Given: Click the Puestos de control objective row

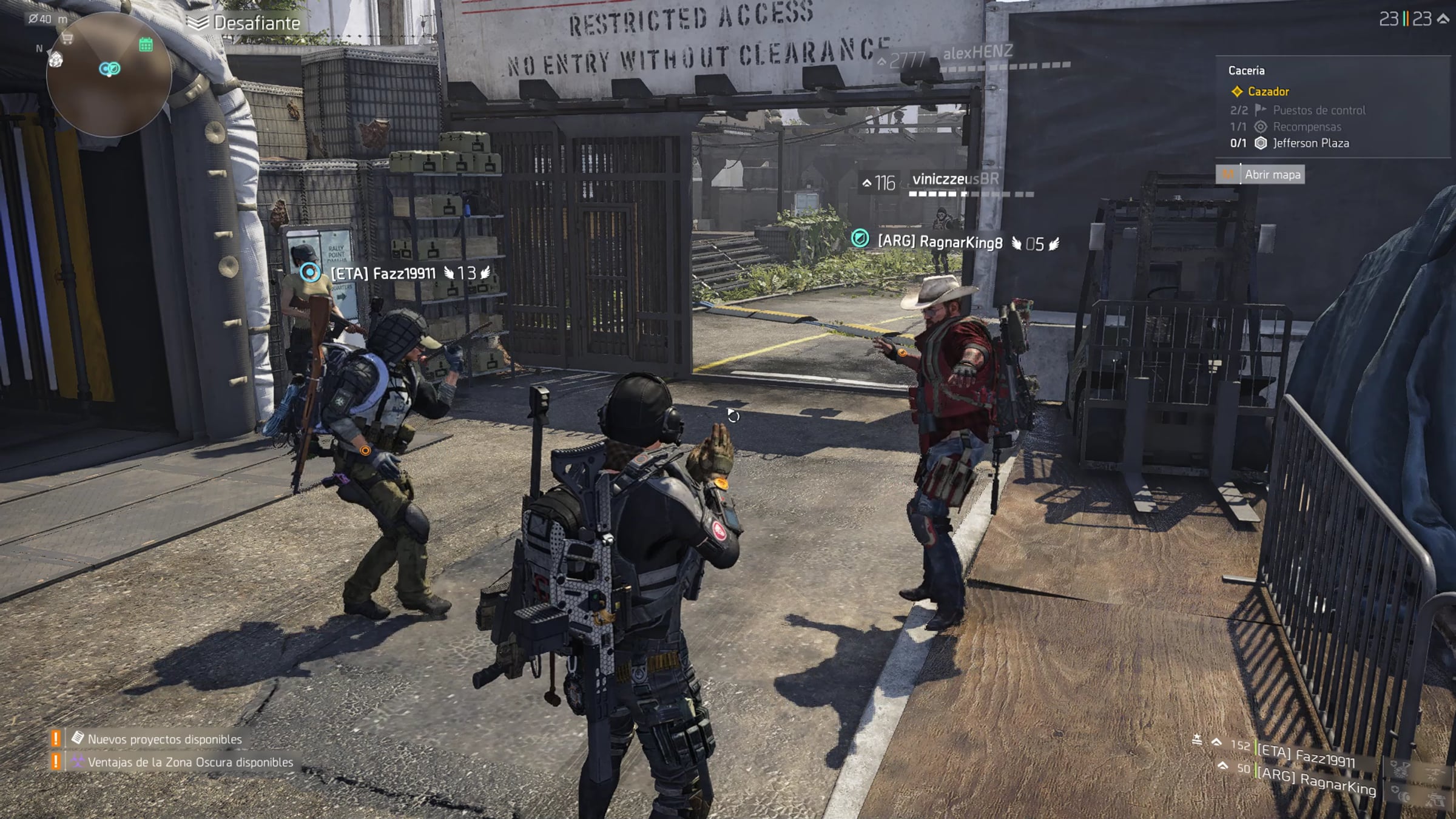Looking at the screenshot, I should (x=1318, y=110).
